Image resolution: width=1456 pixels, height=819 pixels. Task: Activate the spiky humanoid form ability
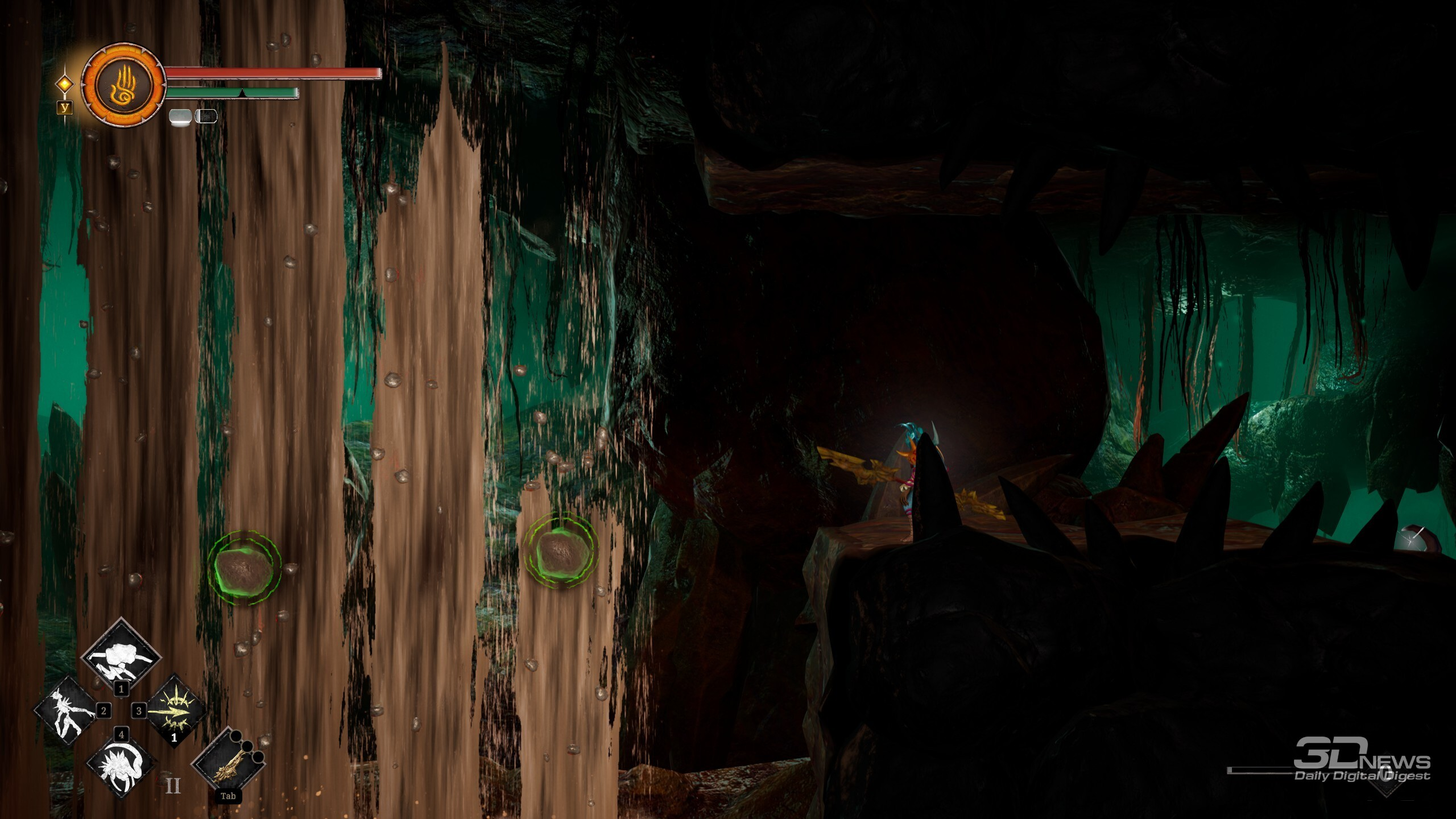[67, 712]
